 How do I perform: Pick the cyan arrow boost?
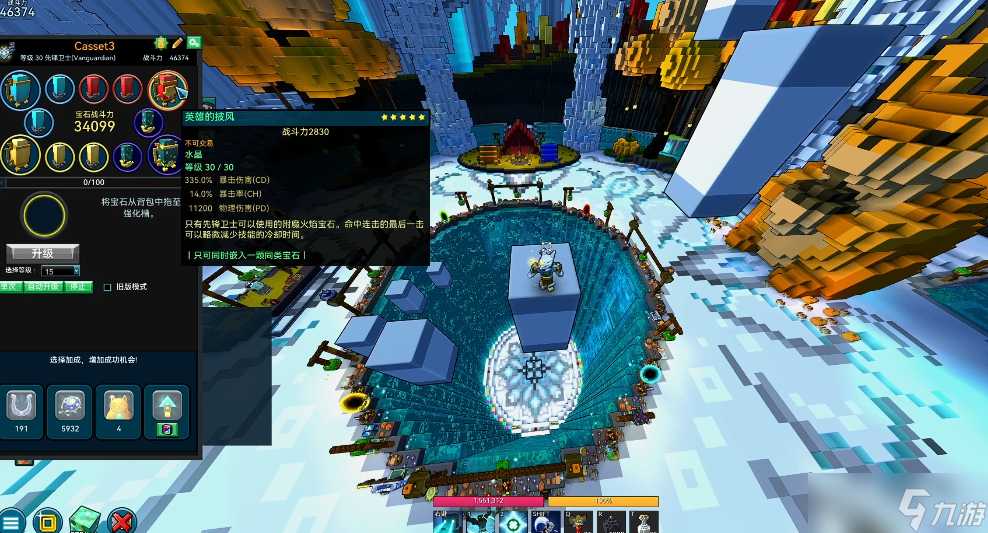166,405
